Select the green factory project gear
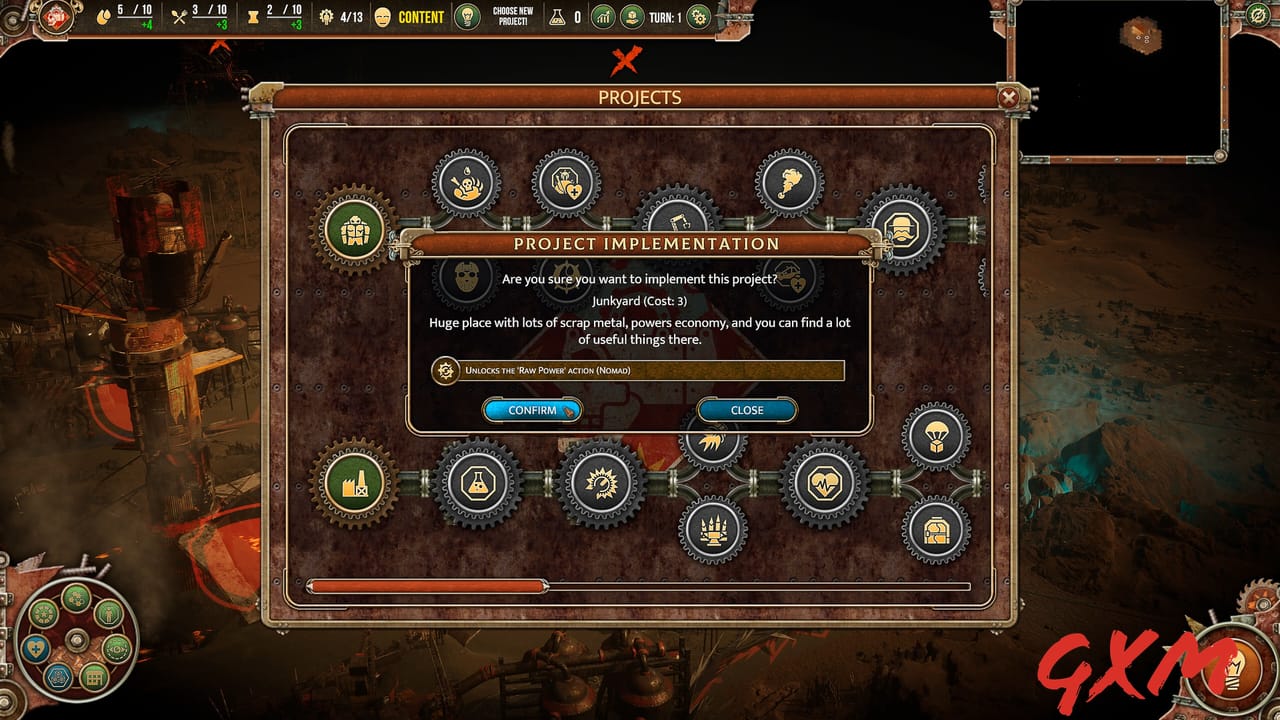Screen dimensions: 1280x720 [352, 483]
